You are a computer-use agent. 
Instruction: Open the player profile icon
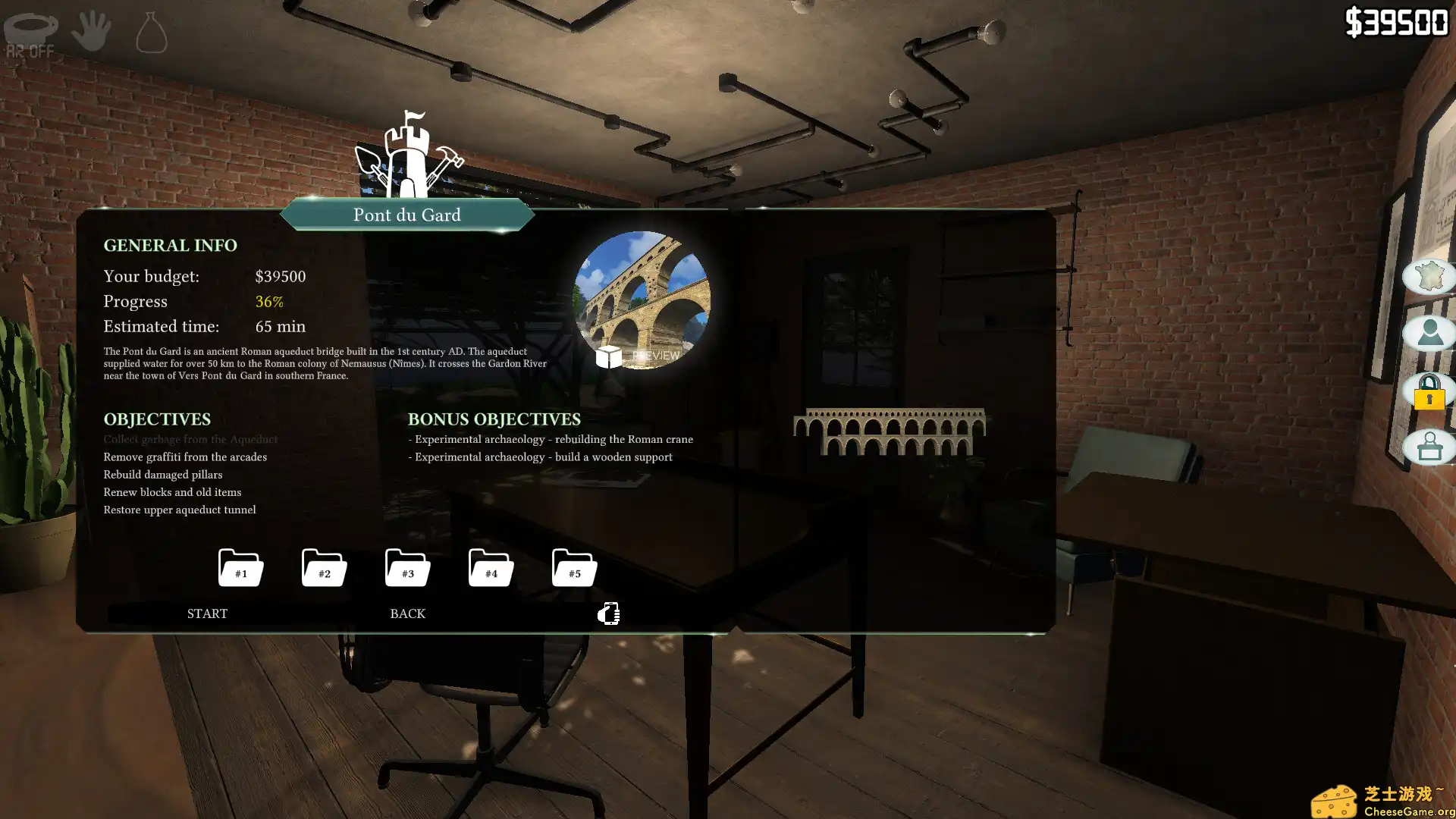tap(1429, 333)
